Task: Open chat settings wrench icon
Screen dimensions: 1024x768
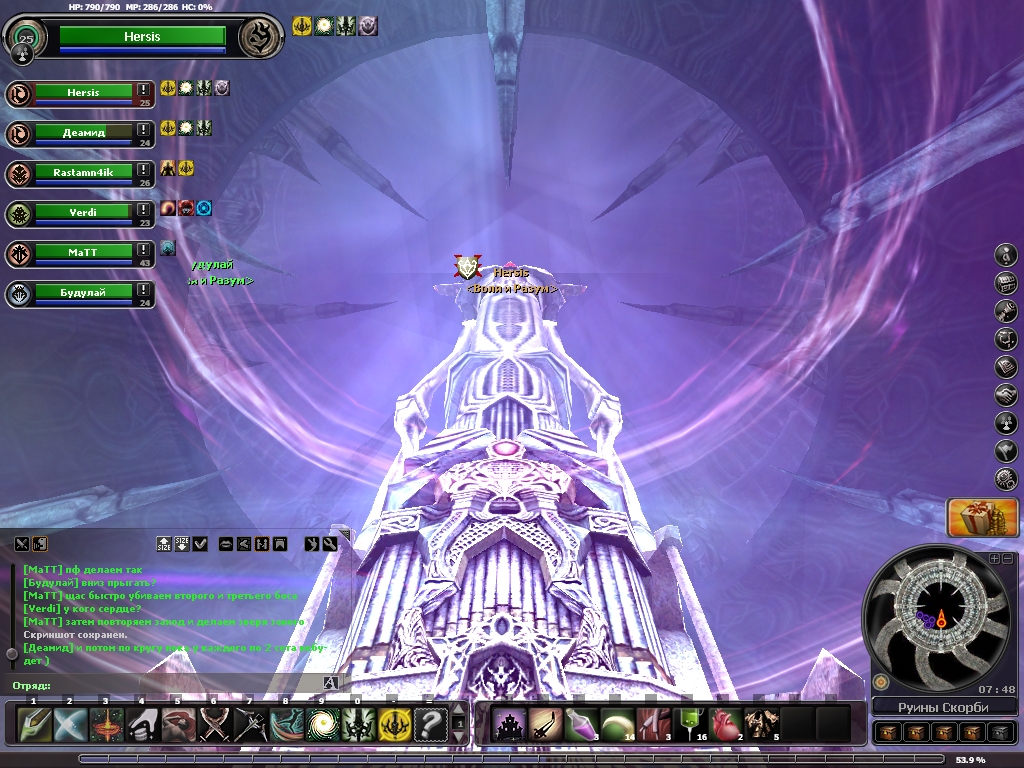Action: point(329,544)
